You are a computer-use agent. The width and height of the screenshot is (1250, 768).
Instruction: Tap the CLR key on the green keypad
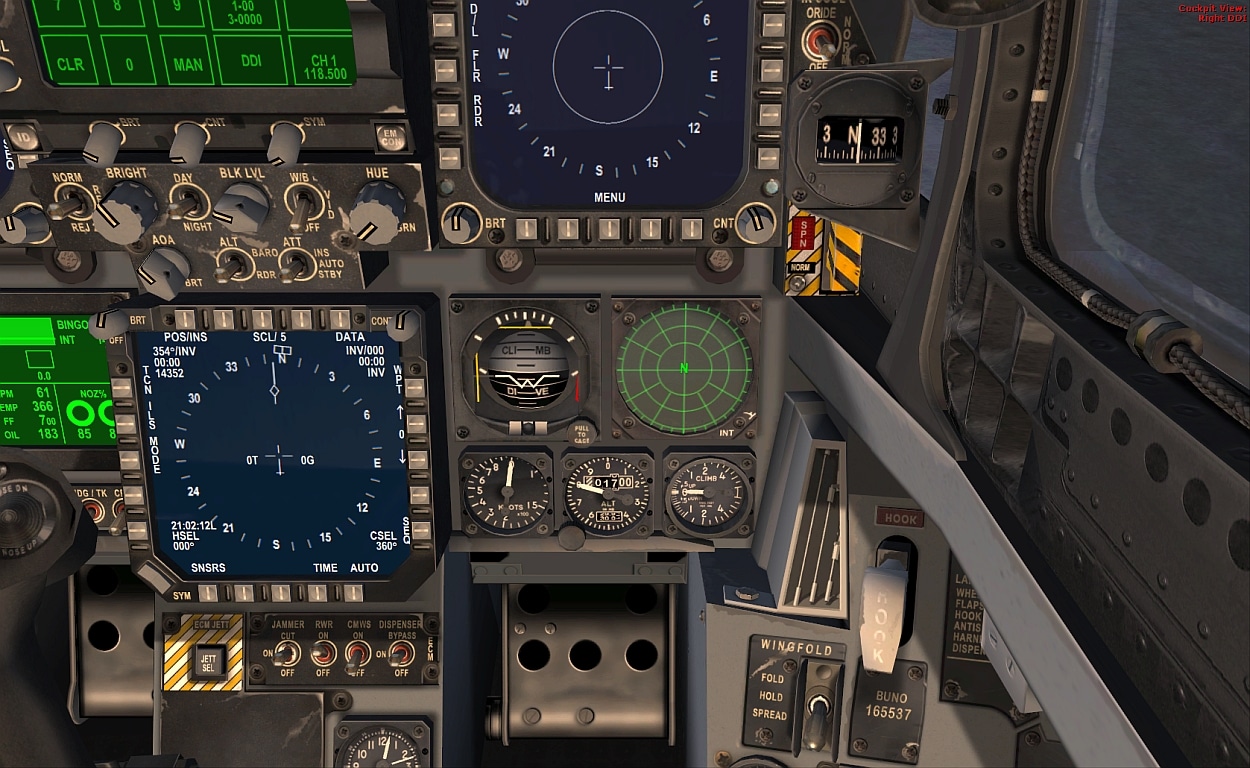(70, 63)
